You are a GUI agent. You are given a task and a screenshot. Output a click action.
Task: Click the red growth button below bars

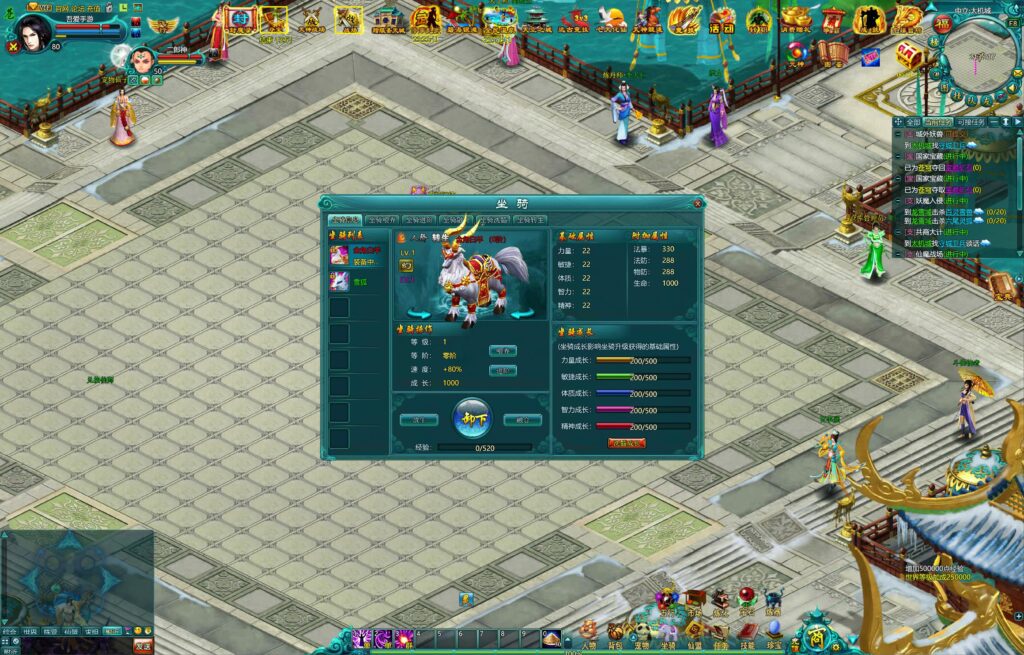pos(627,443)
